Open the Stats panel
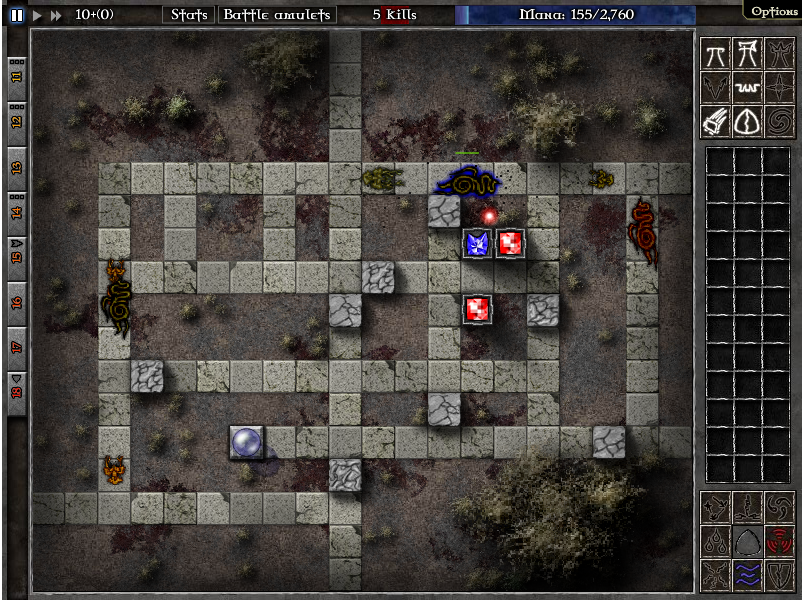The height and width of the screenshot is (600, 802). [x=189, y=15]
